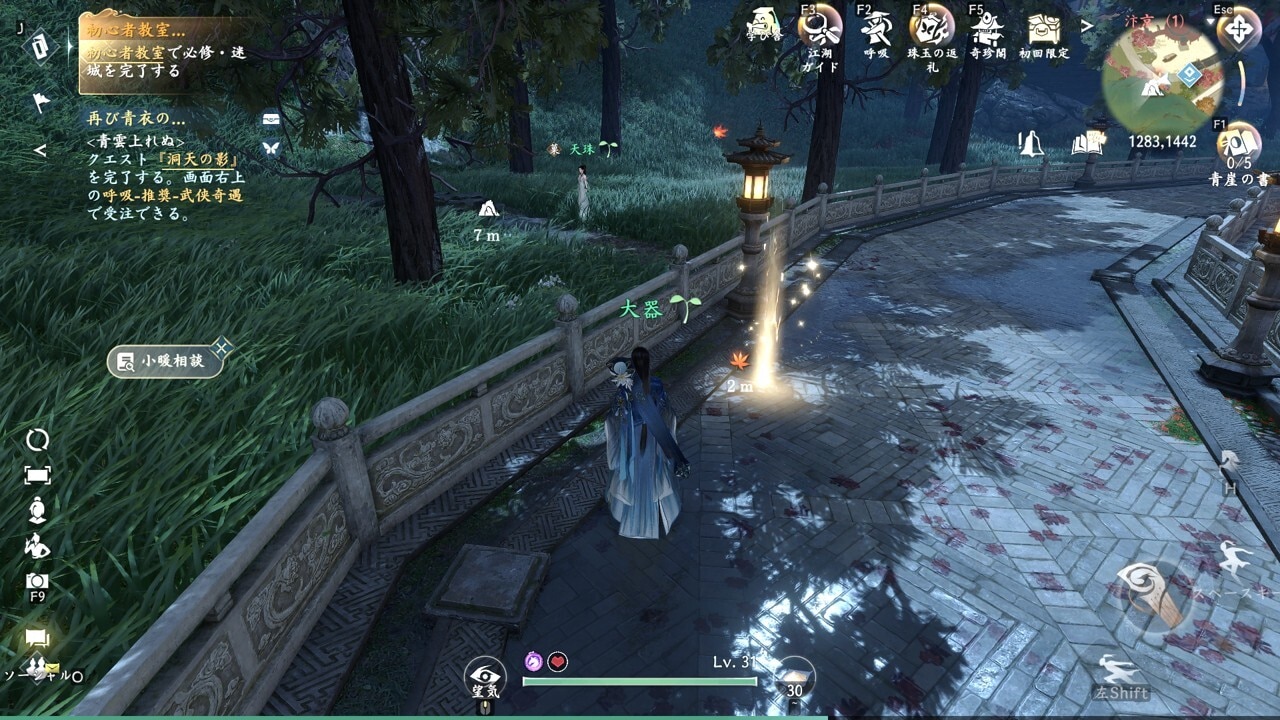Open the 珠玉の返礼 rewards icon
Image resolution: width=1280 pixels, height=720 pixels.
[931, 26]
